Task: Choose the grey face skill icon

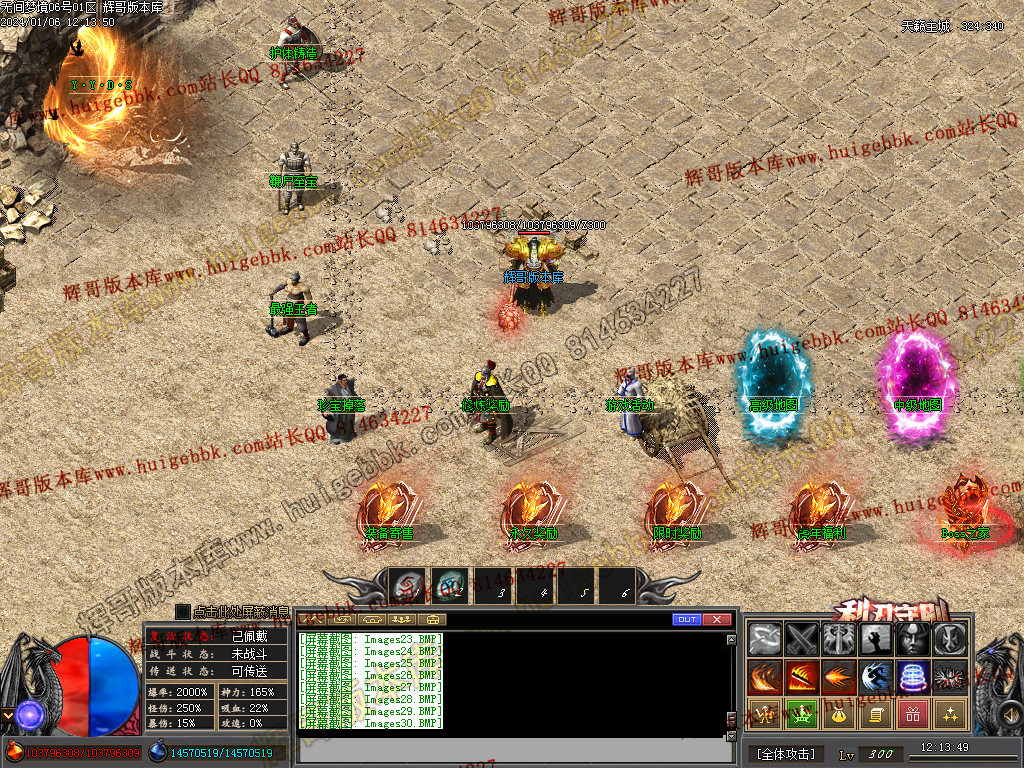Action: pyautogui.click(x=913, y=640)
